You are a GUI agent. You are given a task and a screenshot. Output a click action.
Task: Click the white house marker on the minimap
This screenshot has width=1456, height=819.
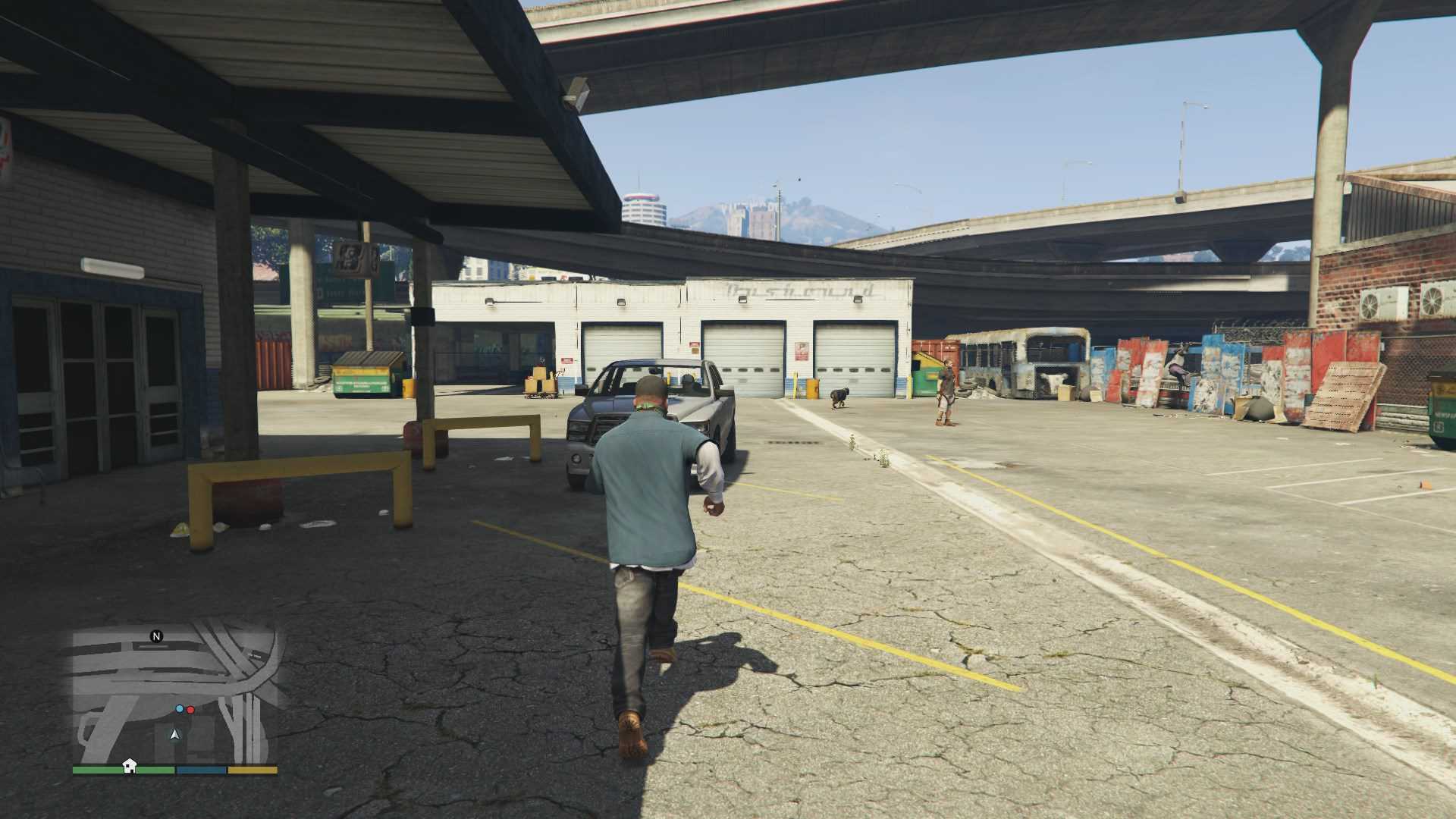(130, 764)
